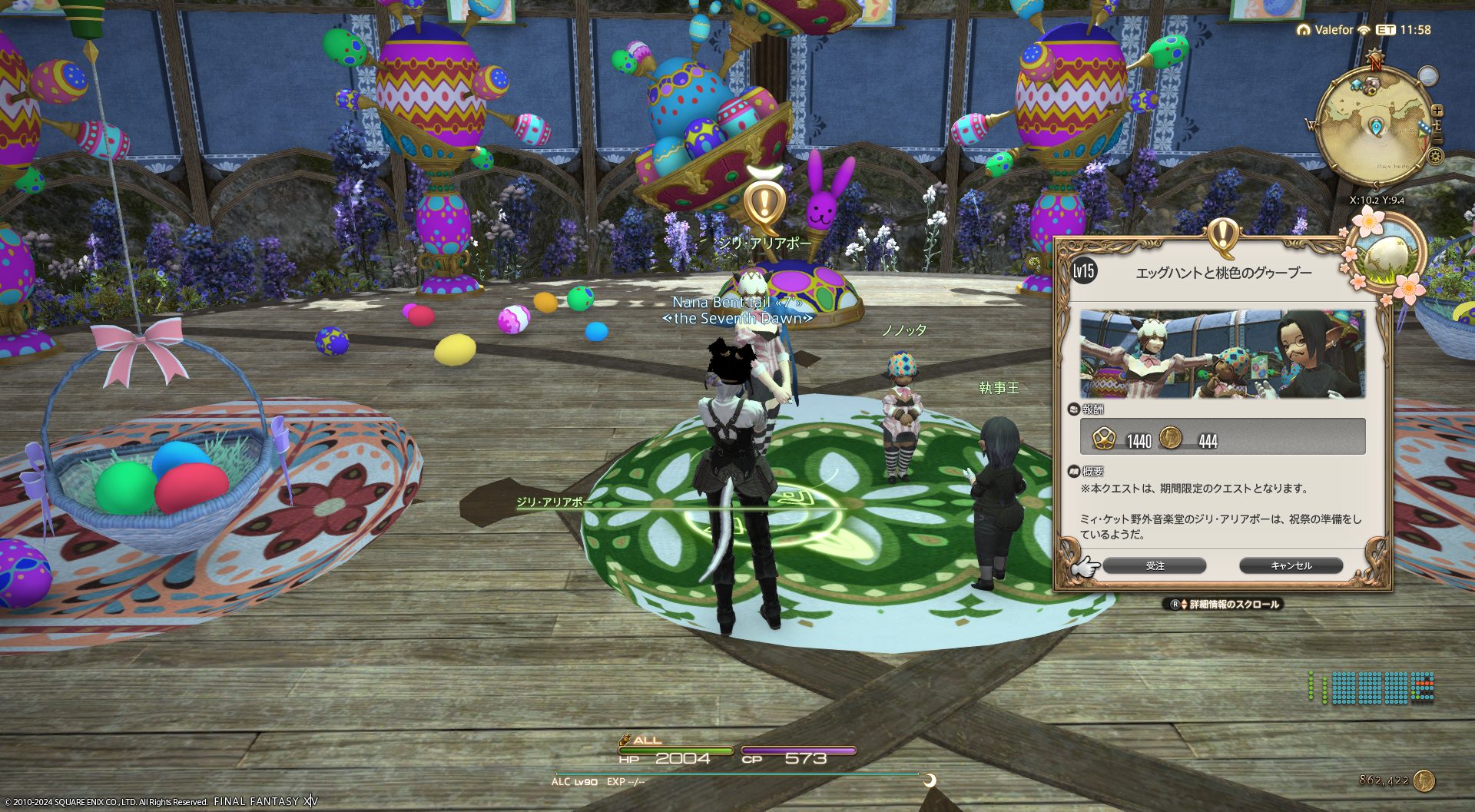The height and width of the screenshot is (812, 1475).
Task: Select the experience reward icon
Action: click(1104, 438)
